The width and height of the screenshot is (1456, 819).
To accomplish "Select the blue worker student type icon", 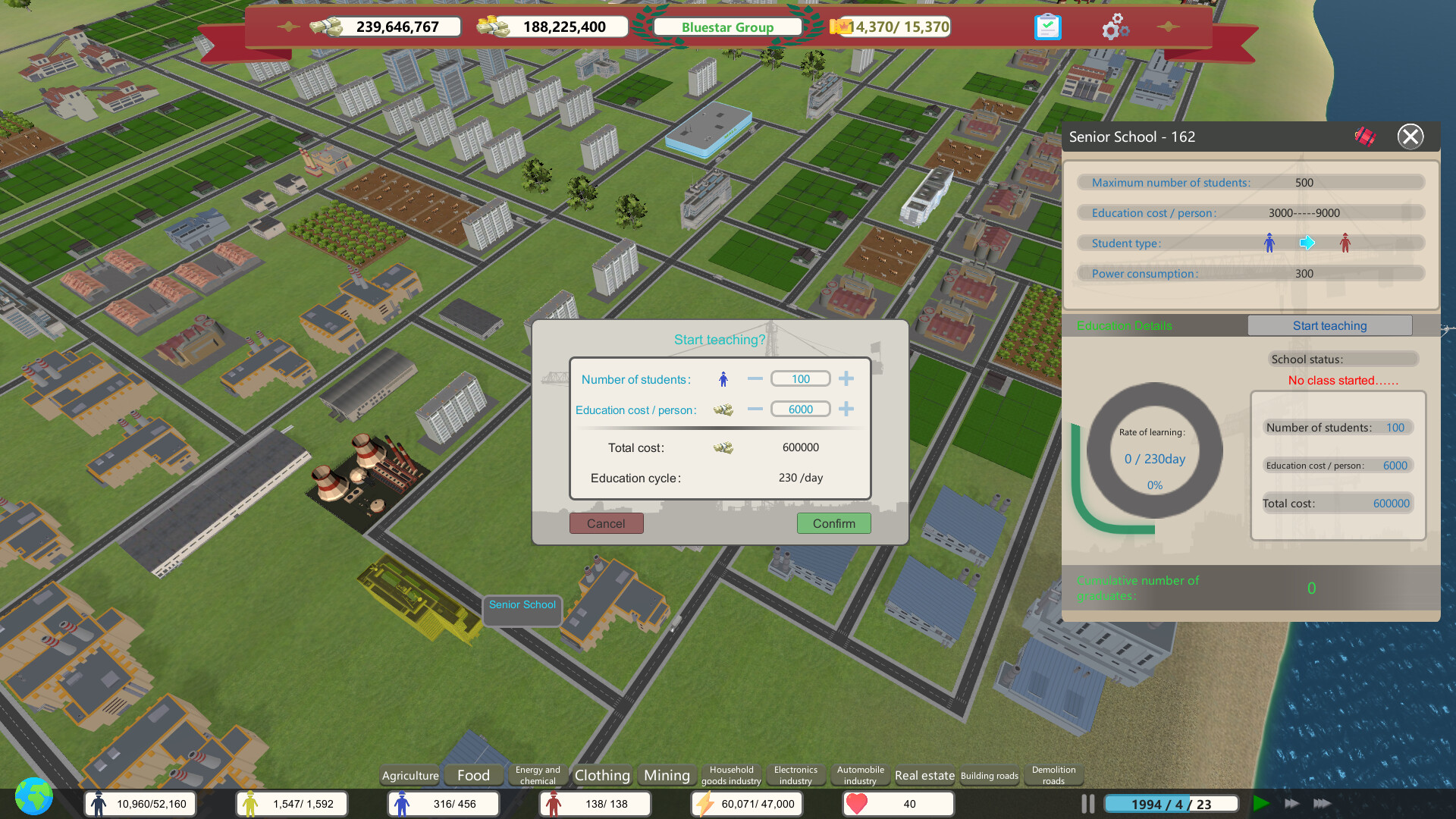I will point(1269,243).
